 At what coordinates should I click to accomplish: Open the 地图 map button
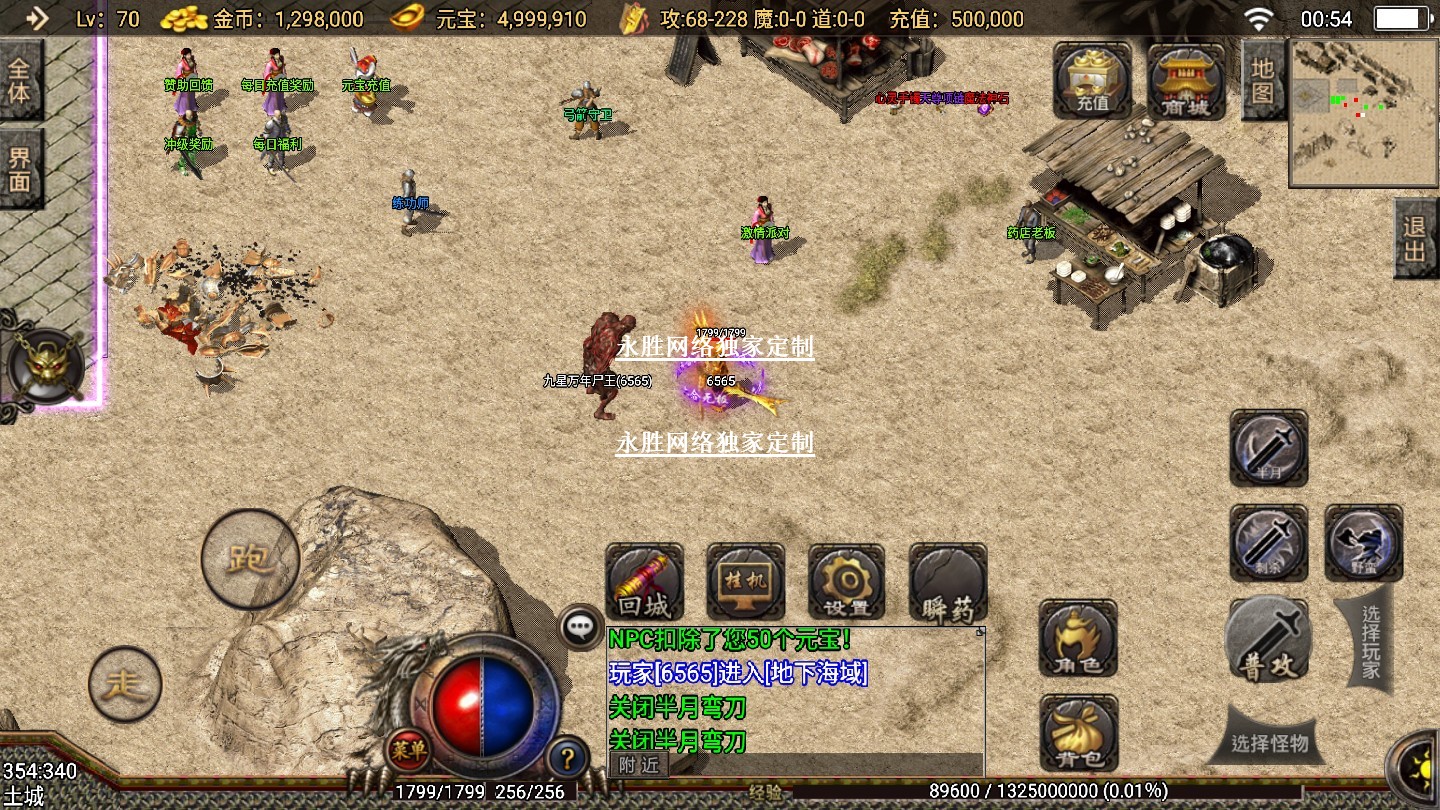pos(1263,81)
